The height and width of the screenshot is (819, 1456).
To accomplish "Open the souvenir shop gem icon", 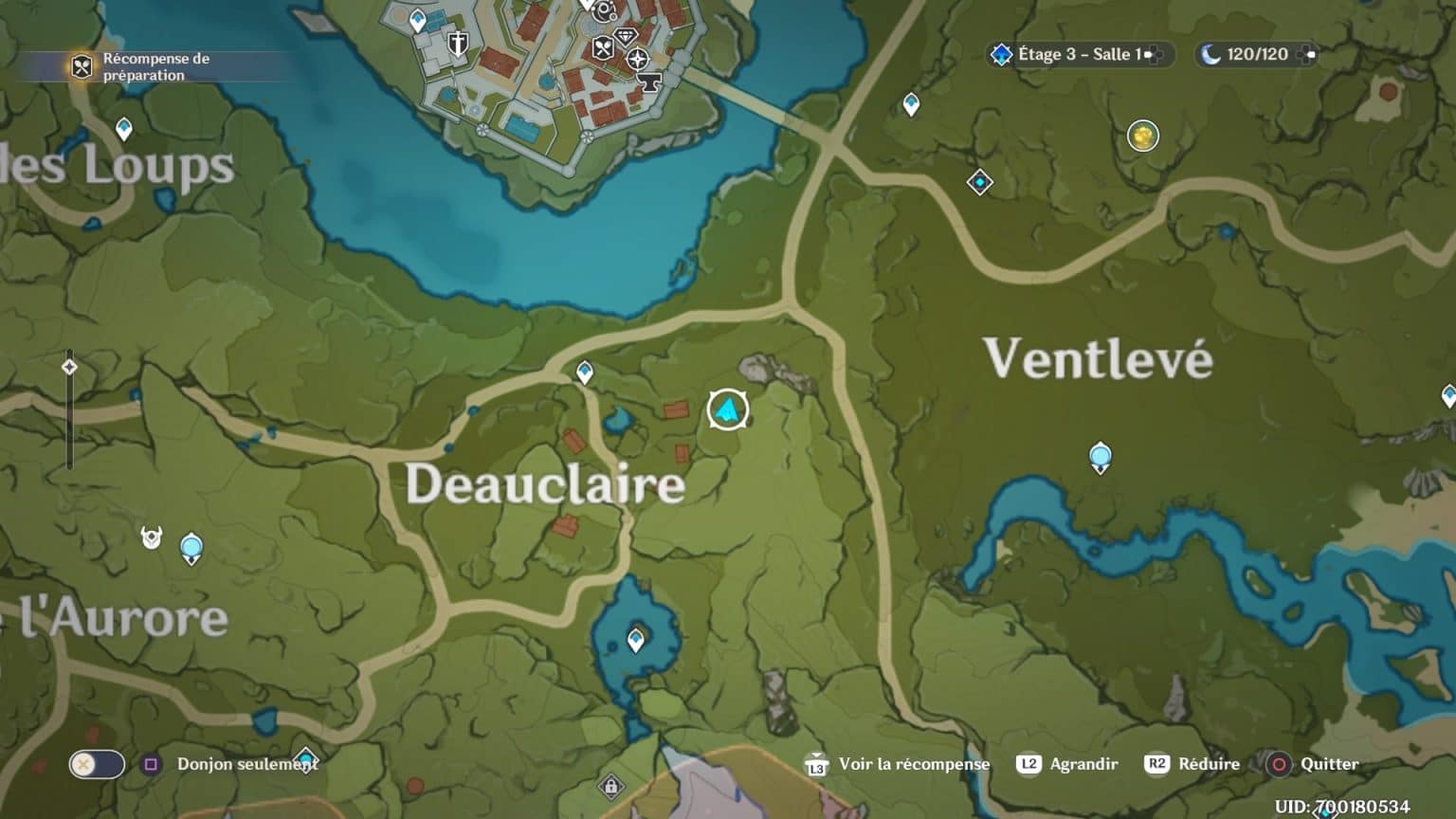I will (x=625, y=37).
